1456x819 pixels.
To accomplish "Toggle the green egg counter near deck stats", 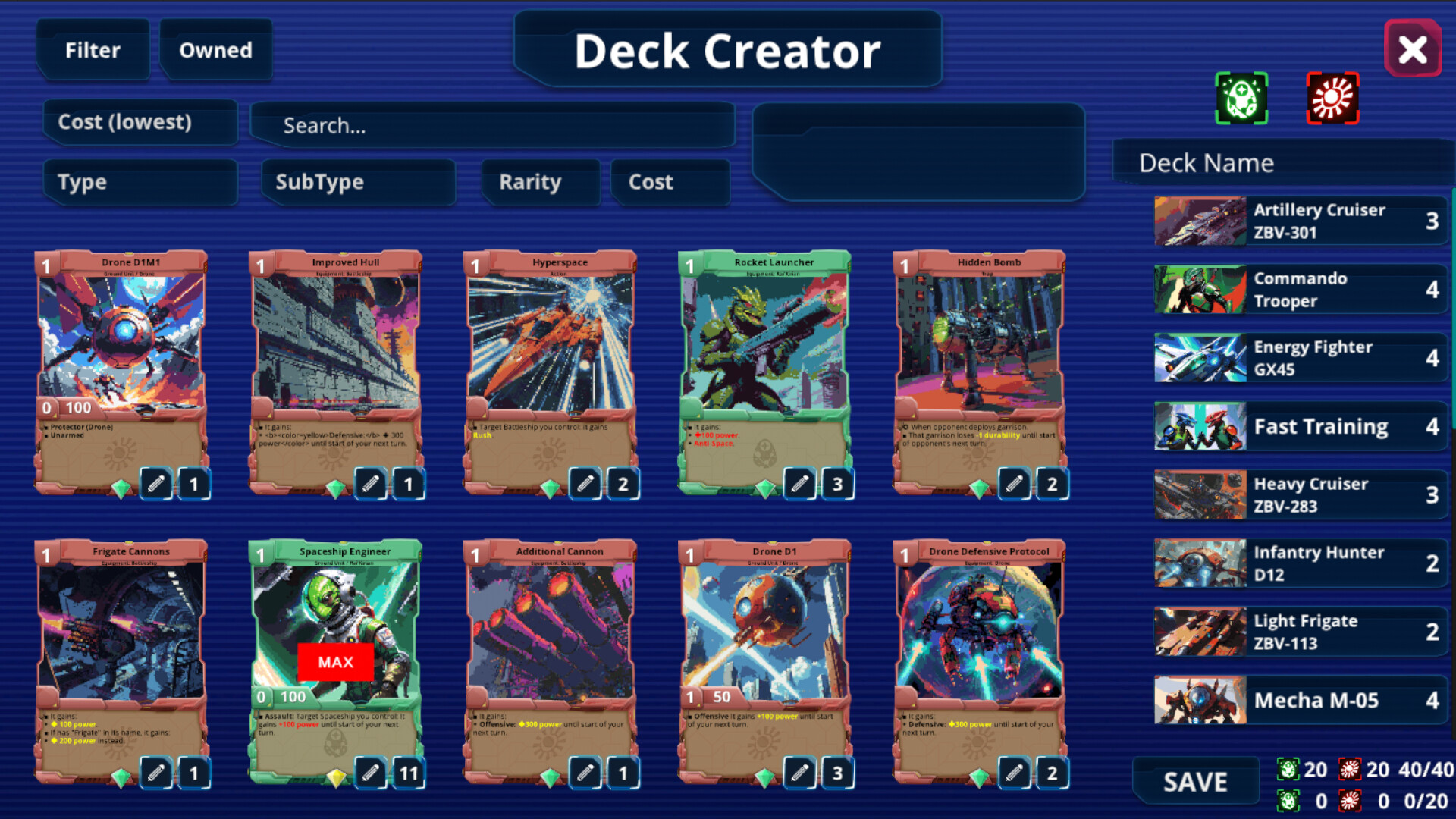I will (x=1288, y=768).
